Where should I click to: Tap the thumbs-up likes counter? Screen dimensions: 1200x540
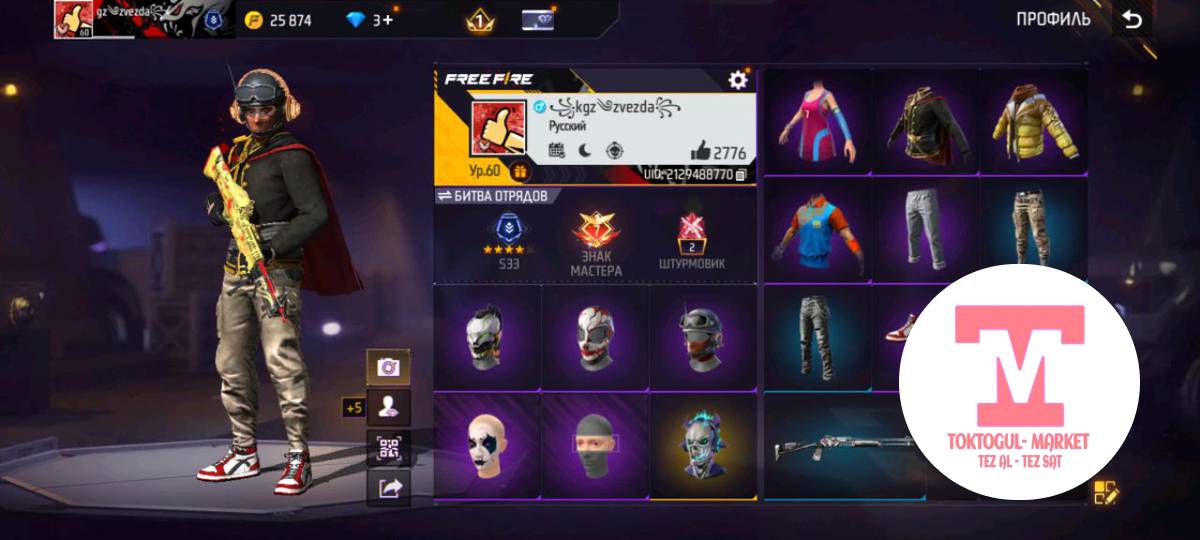718,152
